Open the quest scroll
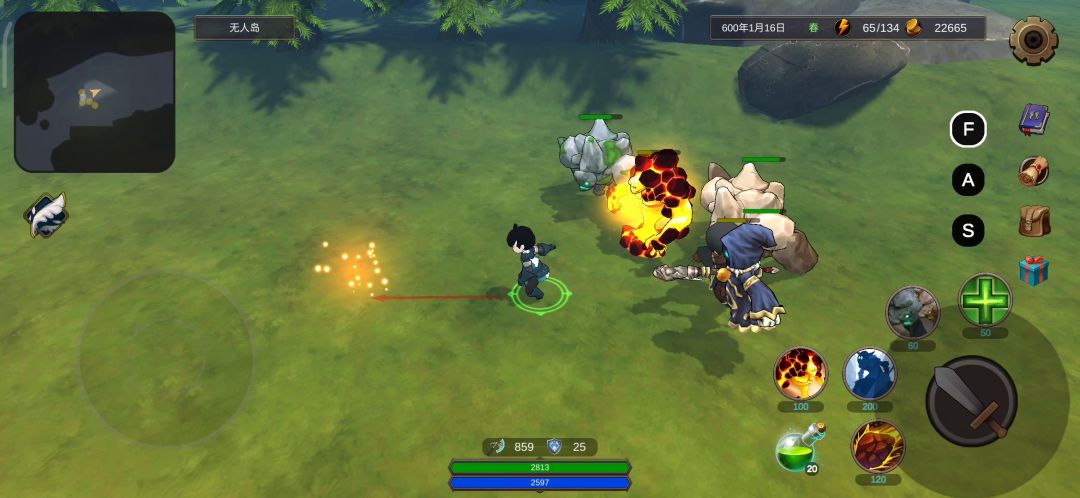 click(x=1034, y=171)
